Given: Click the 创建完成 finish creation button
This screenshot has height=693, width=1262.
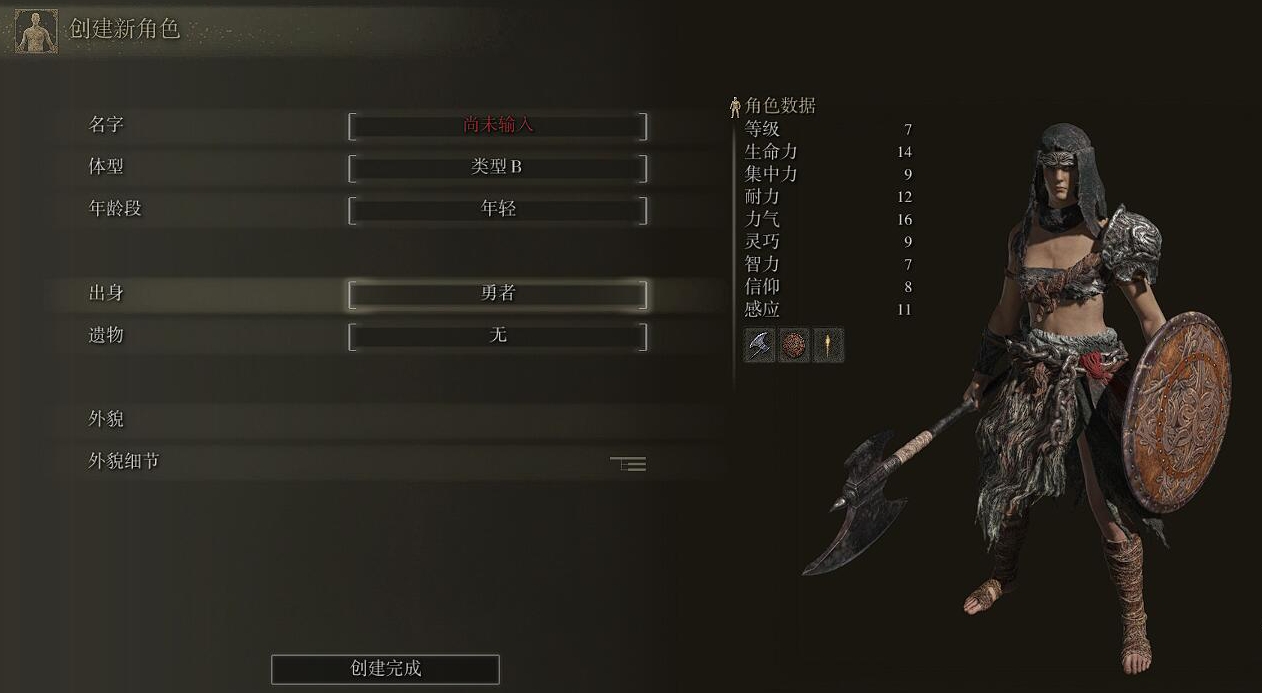Looking at the screenshot, I should (385, 669).
